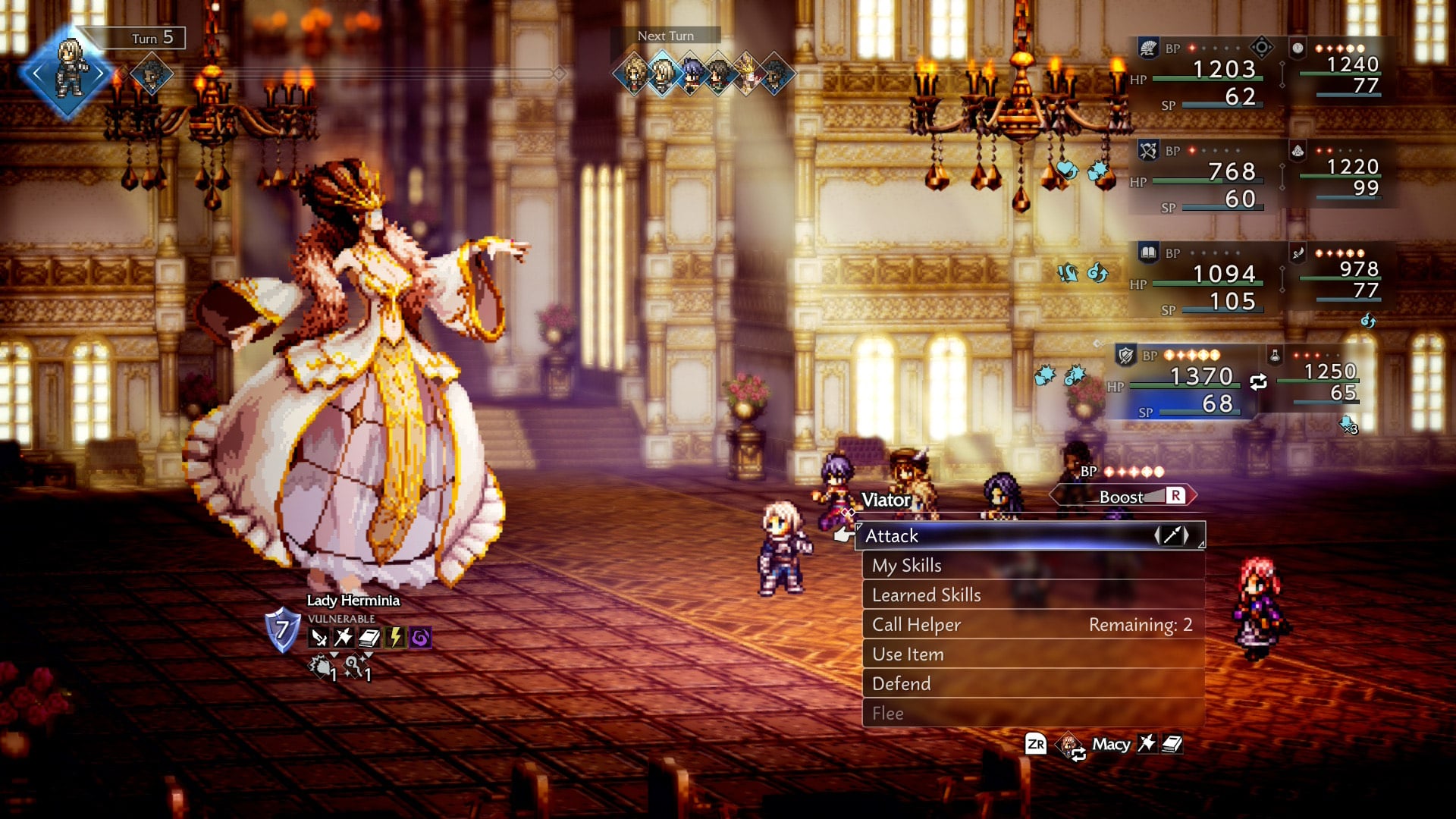1456x819 pixels.
Task: Click the bow job icon on the 768 HP panel
Action: tap(1147, 149)
